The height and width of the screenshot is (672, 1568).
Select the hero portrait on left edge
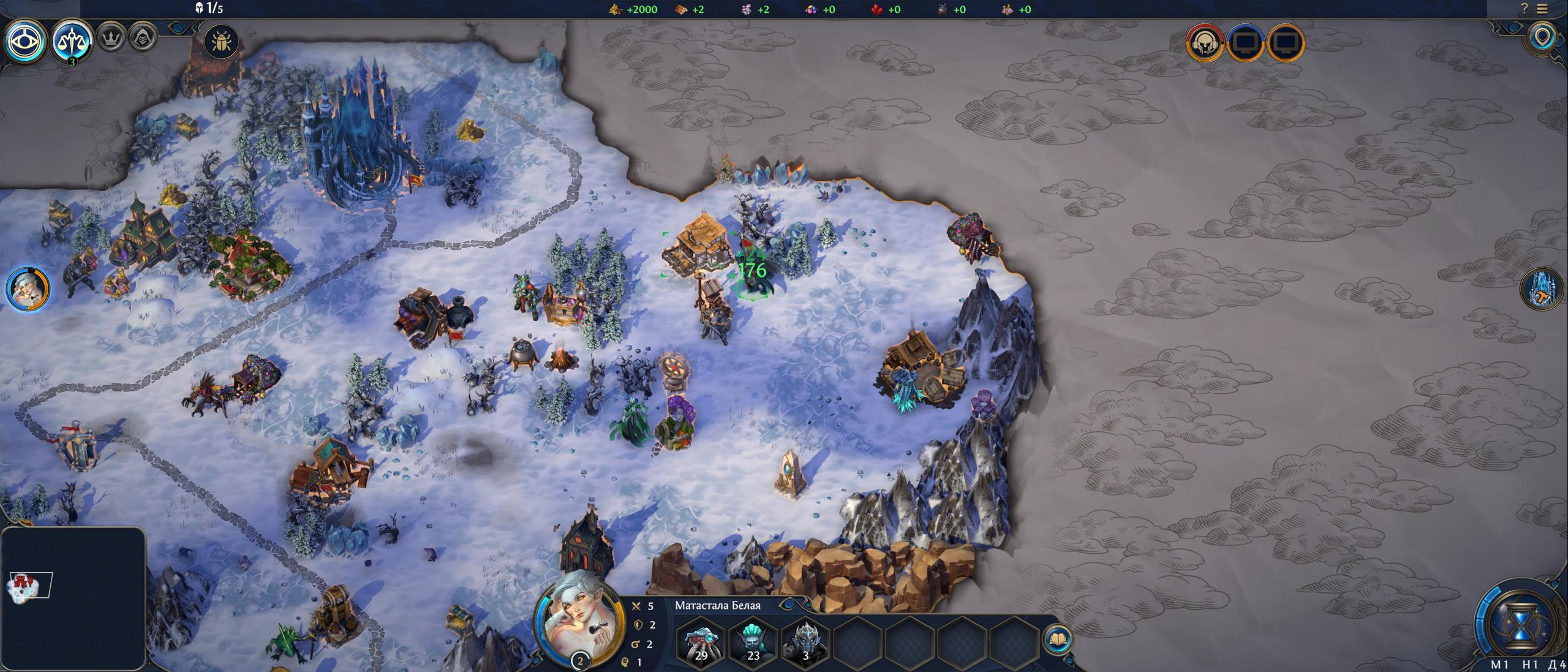pyautogui.click(x=28, y=289)
